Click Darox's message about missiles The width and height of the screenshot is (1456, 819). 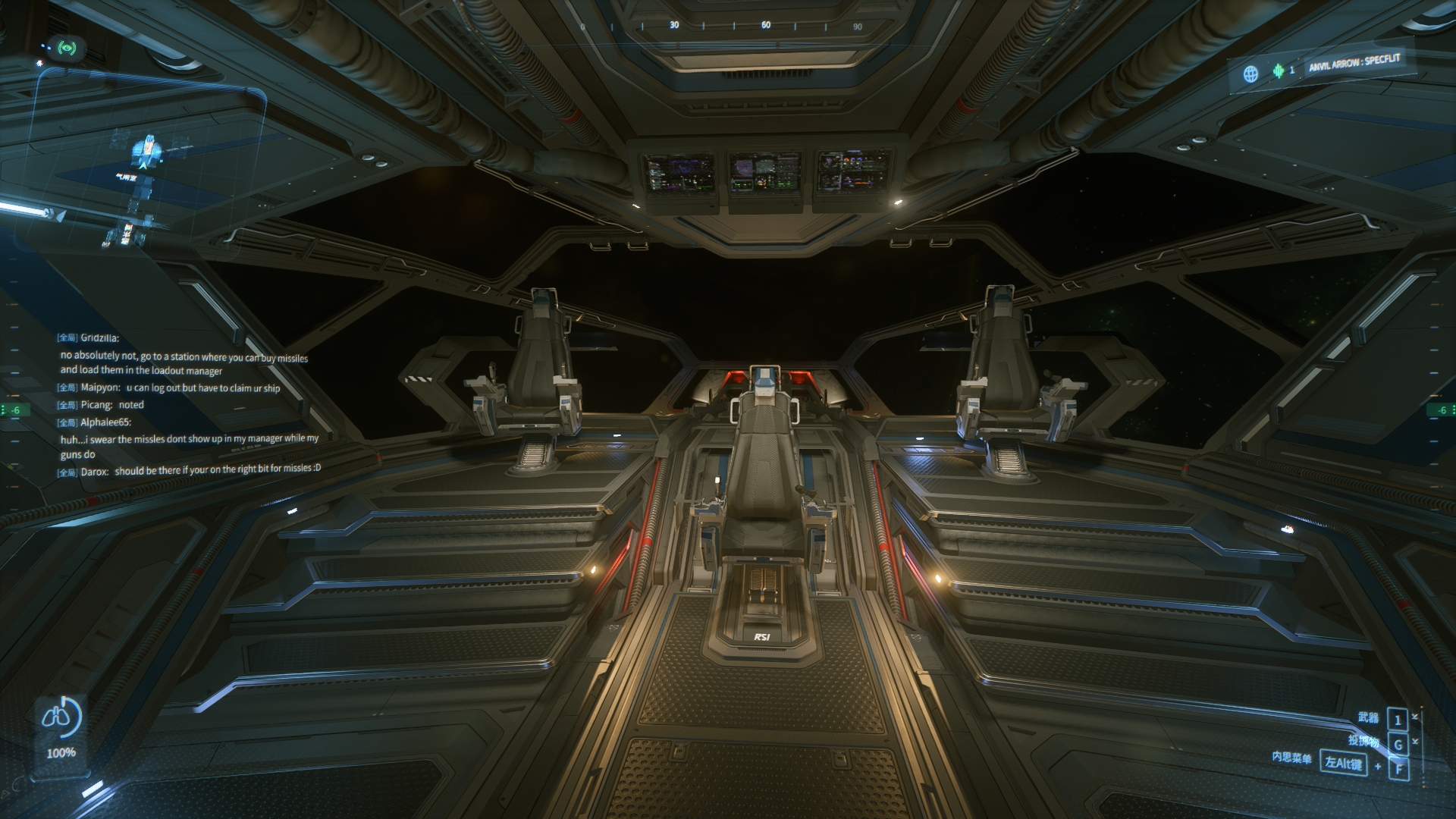pos(217,470)
